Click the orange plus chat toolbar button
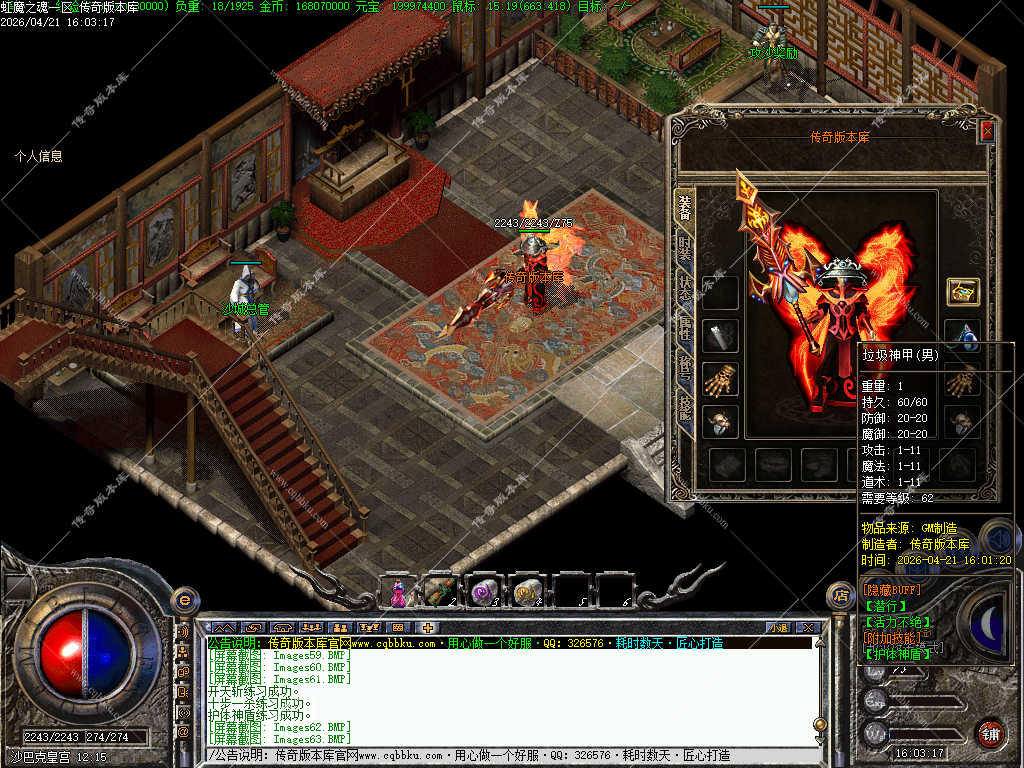1024x768 pixels. coord(427,627)
